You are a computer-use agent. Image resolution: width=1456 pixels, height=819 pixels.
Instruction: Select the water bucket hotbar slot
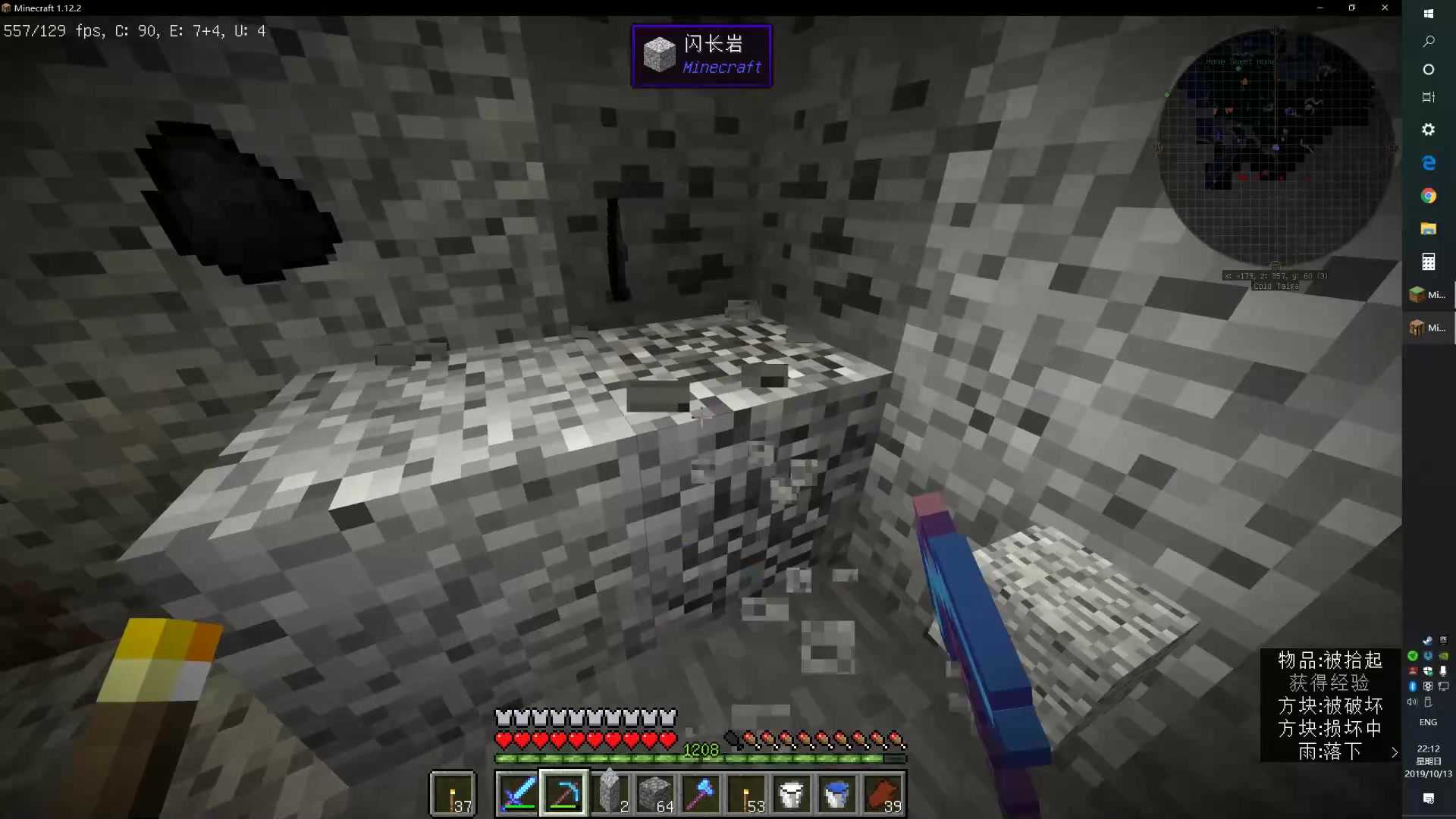[x=837, y=793]
